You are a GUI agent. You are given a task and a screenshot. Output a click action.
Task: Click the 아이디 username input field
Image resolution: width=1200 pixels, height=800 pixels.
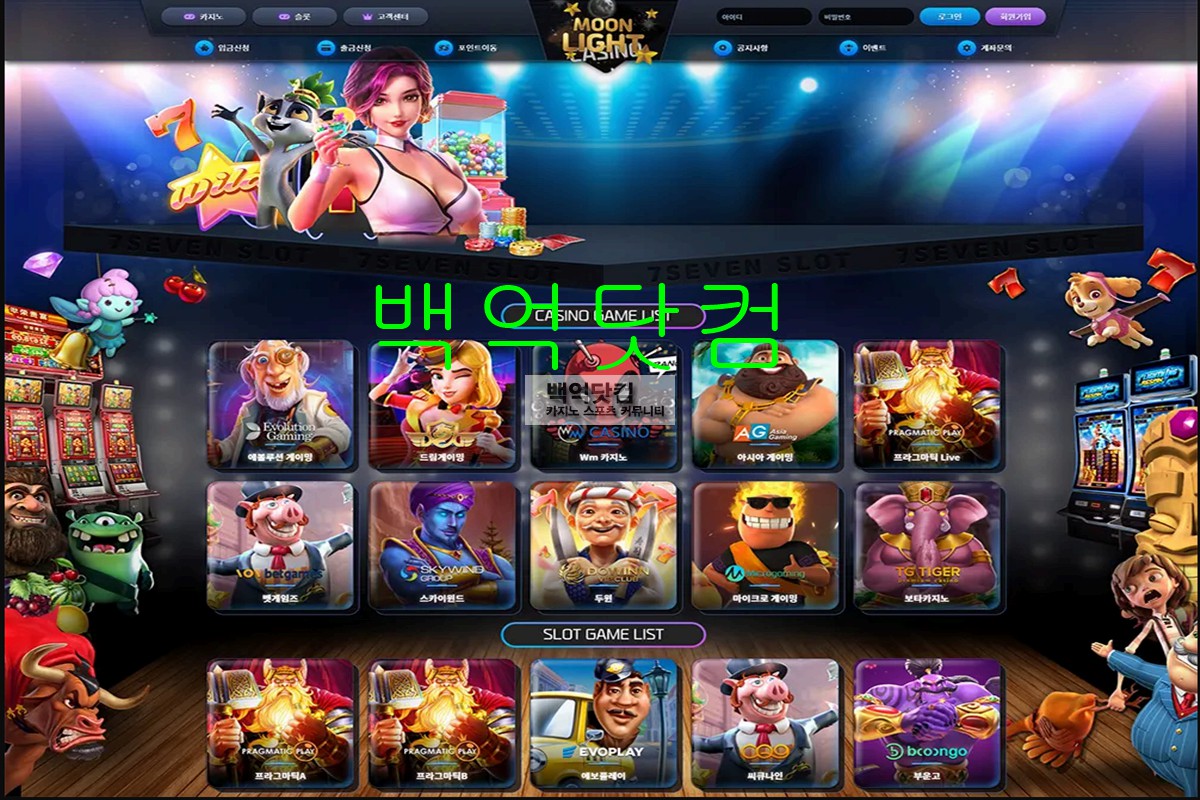point(763,17)
